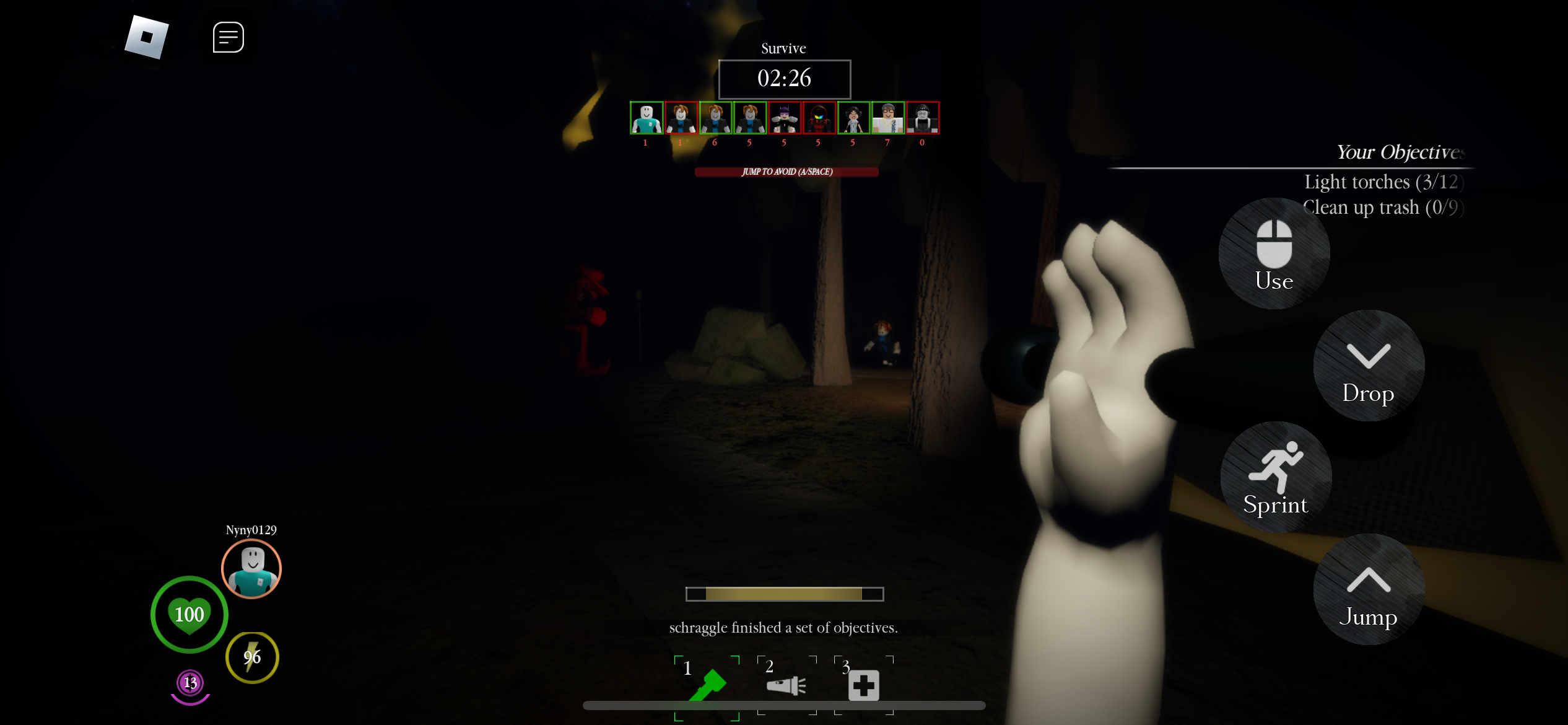Click the Light torches objective
Viewport: 1568px width, 725px height.
[x=1383, y=182]
